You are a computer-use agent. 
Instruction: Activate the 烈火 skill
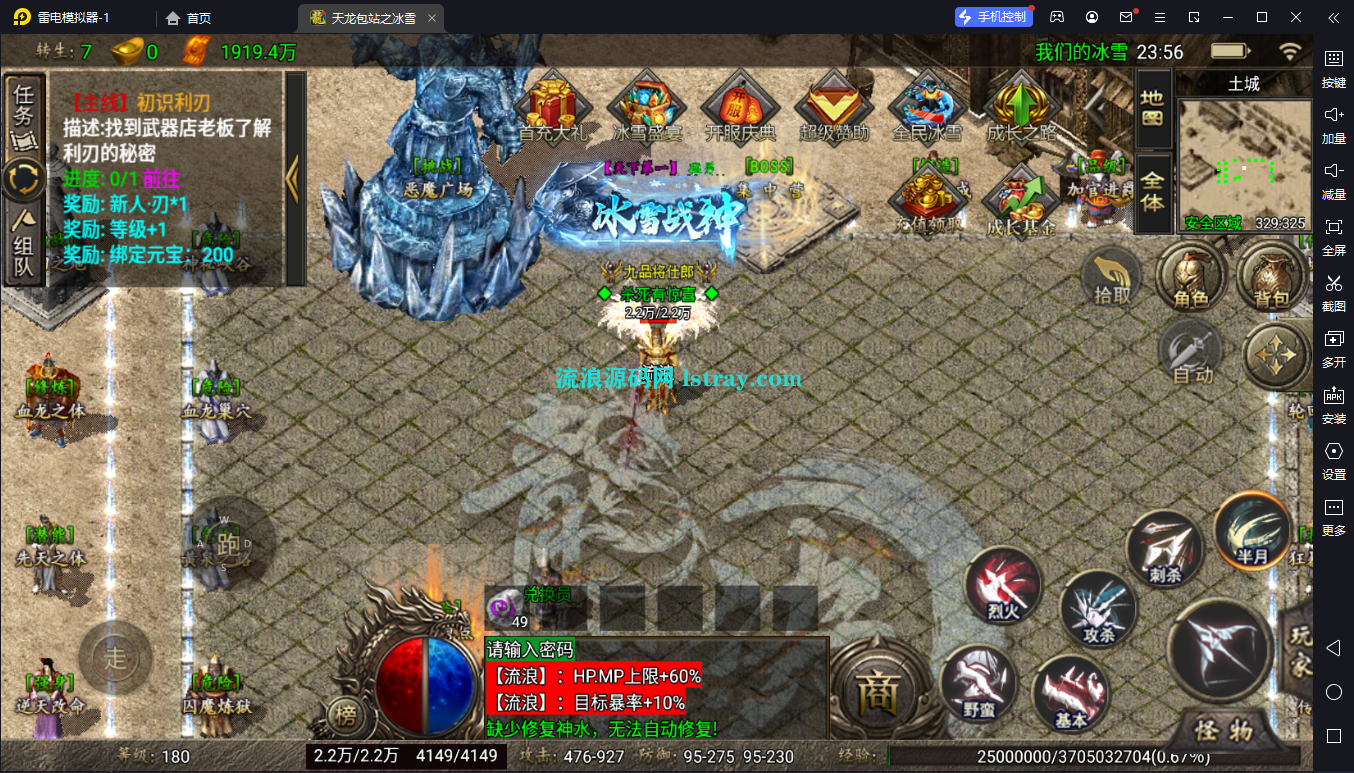coord(1003,586)
